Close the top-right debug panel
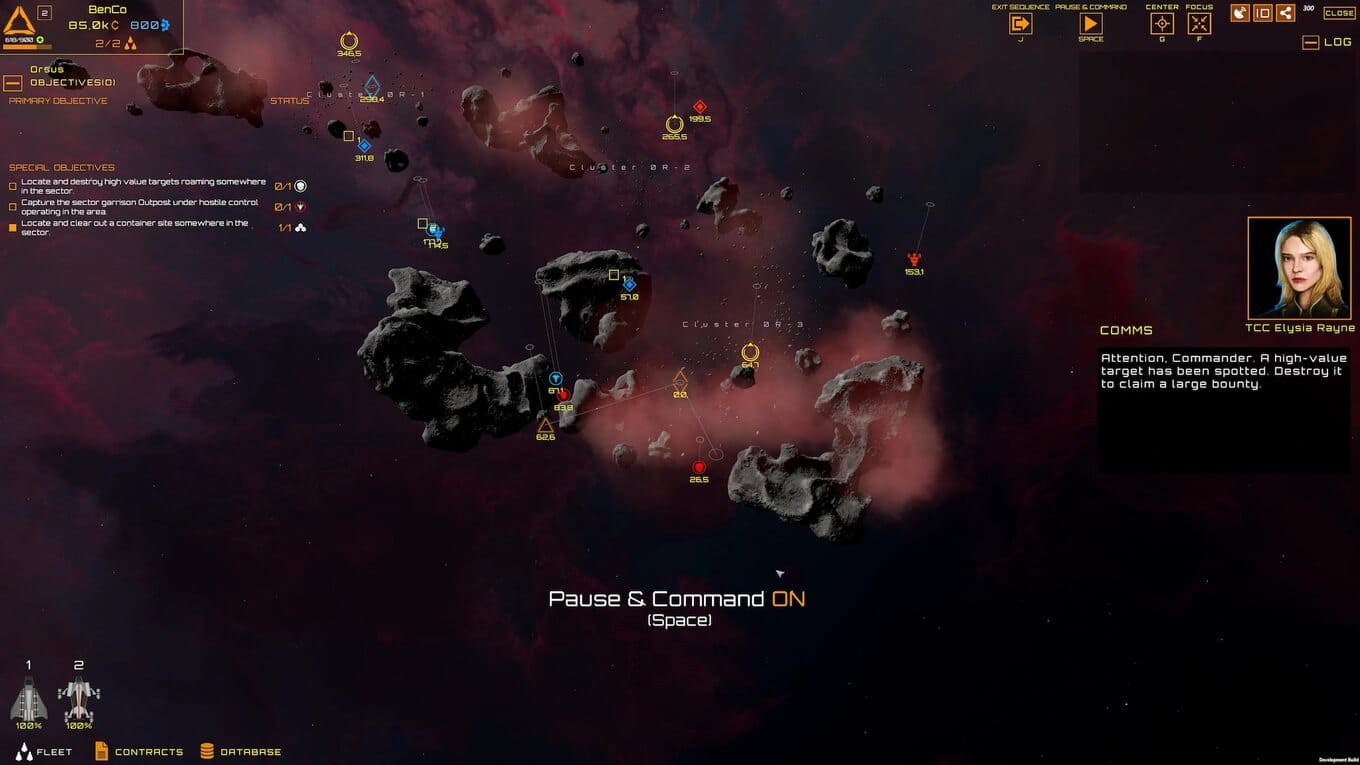Image resolution: width=1360 pixels, height=765 pixels. click(x=1339, y=13)
